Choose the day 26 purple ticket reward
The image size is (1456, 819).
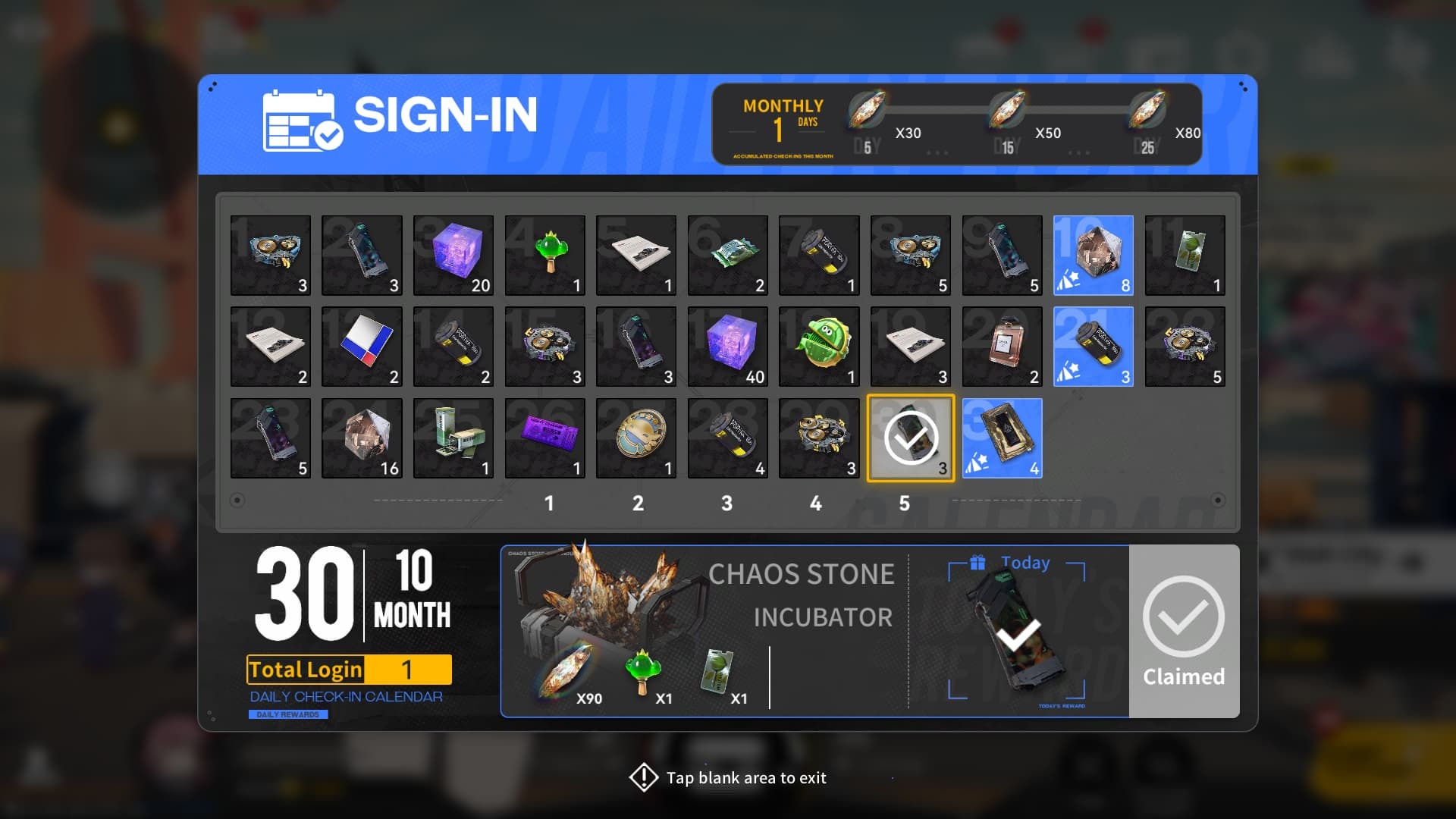coord(544,438)
